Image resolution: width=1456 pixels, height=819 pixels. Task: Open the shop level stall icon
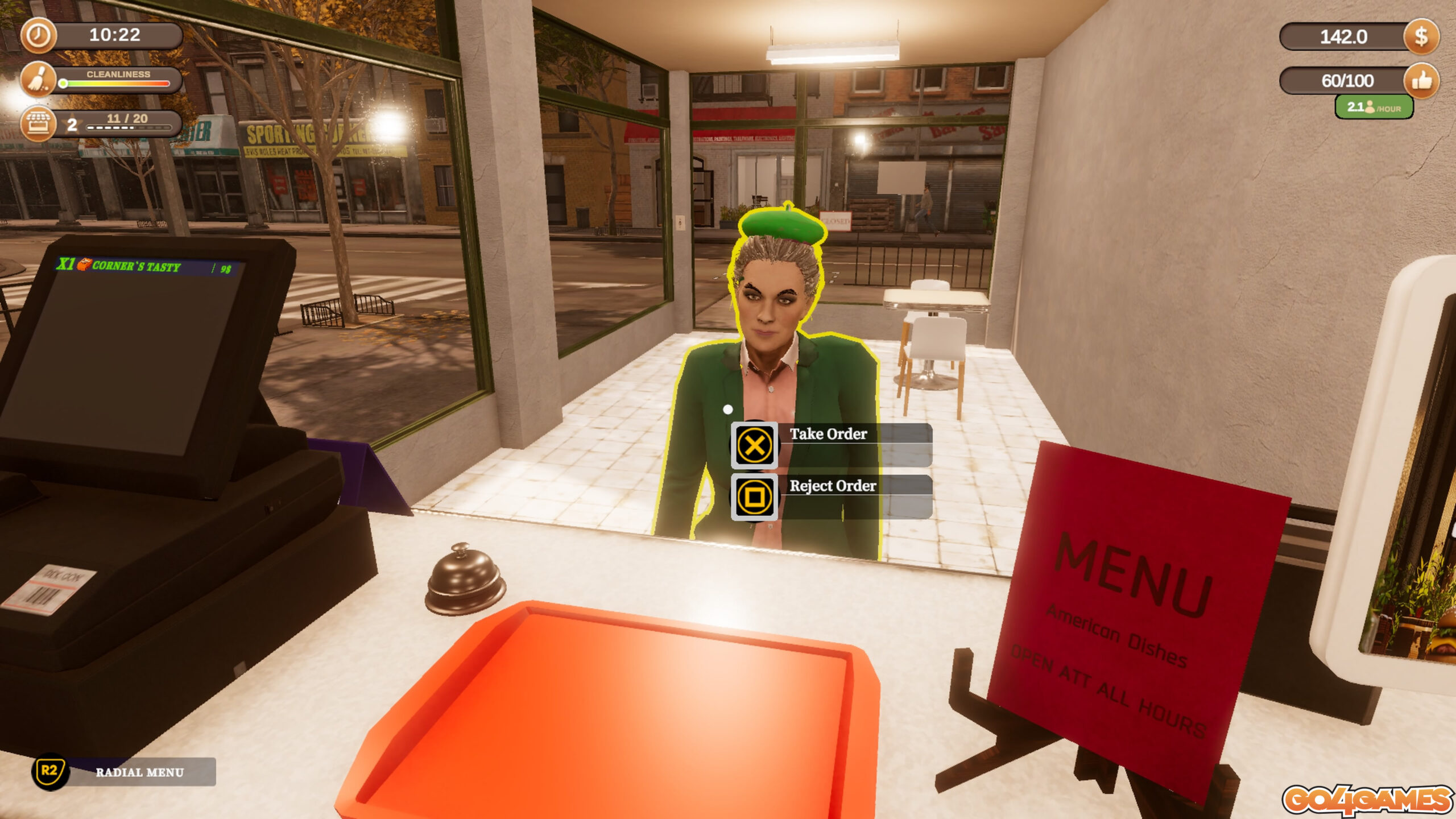pyautogui.click(x=38, y=123)
